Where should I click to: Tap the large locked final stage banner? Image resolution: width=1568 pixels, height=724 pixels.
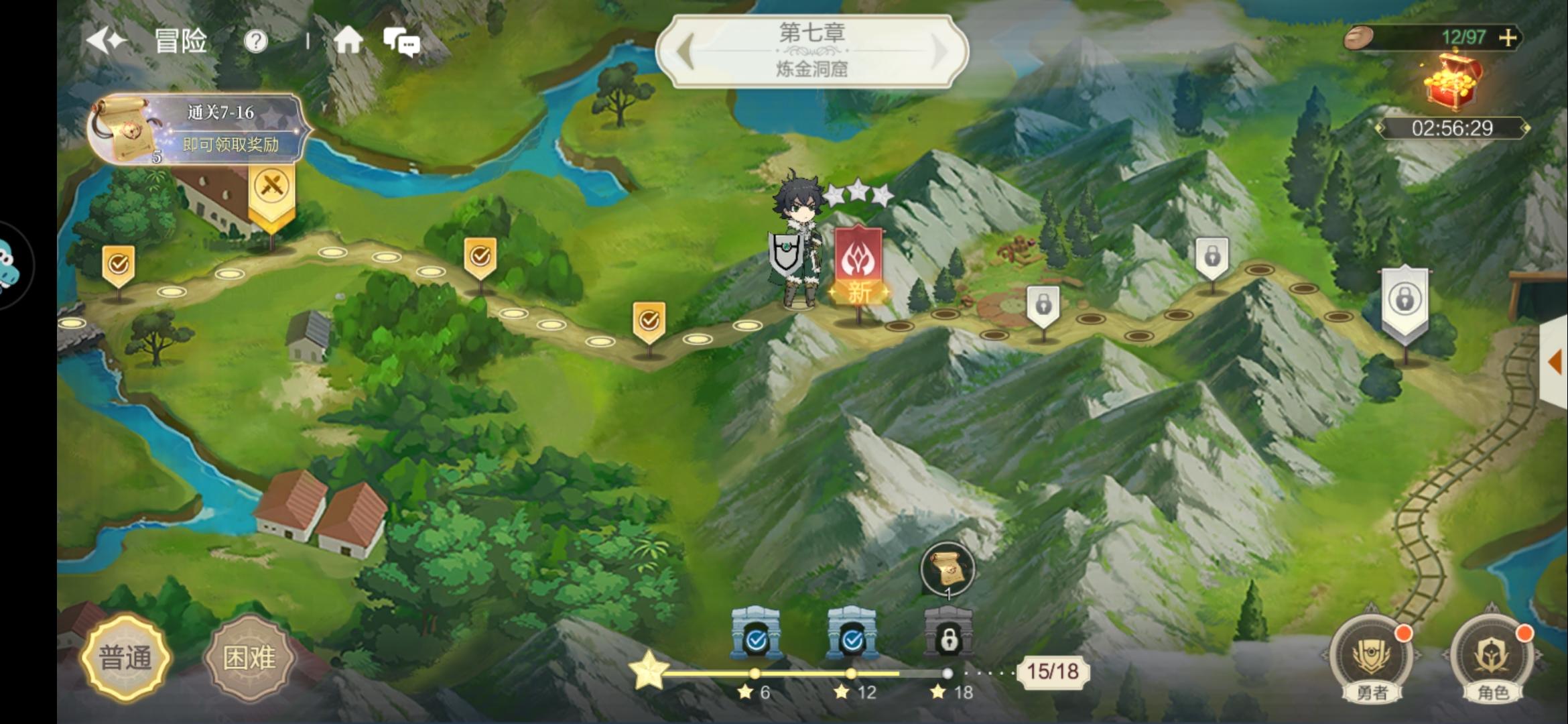1404,302
